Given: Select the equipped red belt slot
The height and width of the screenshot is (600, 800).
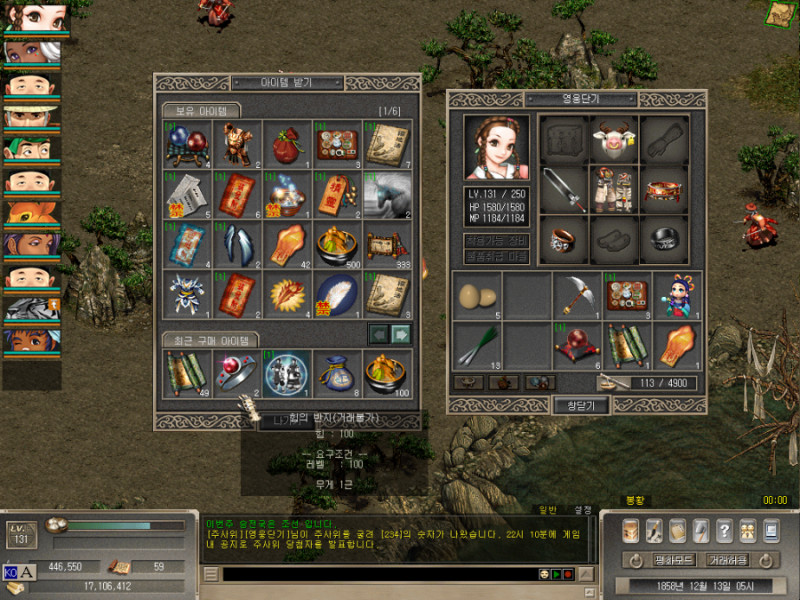Looking at the screenshot, I should (663, 189).
